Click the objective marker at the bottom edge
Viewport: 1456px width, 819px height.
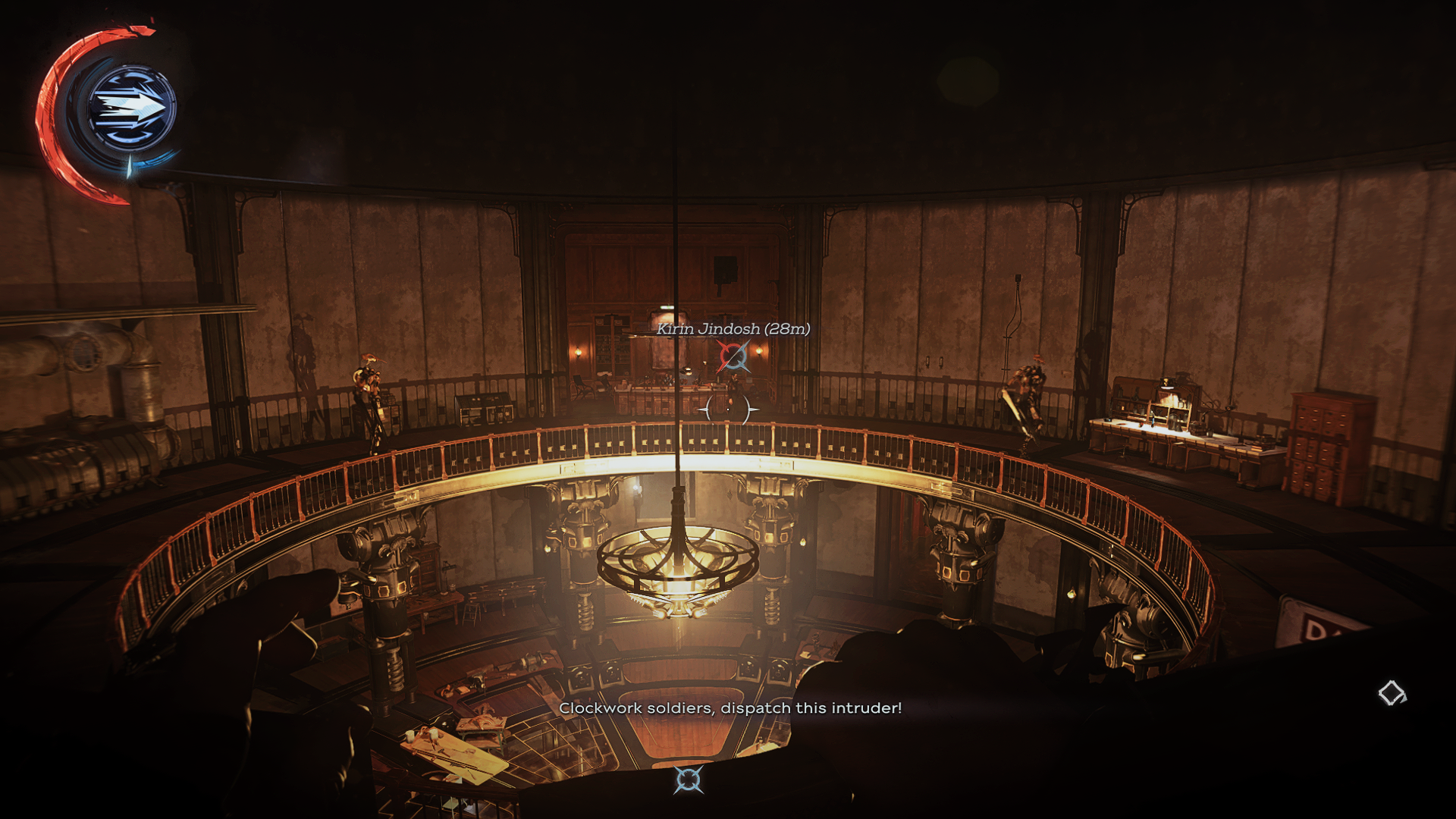[x=689, y=780]
